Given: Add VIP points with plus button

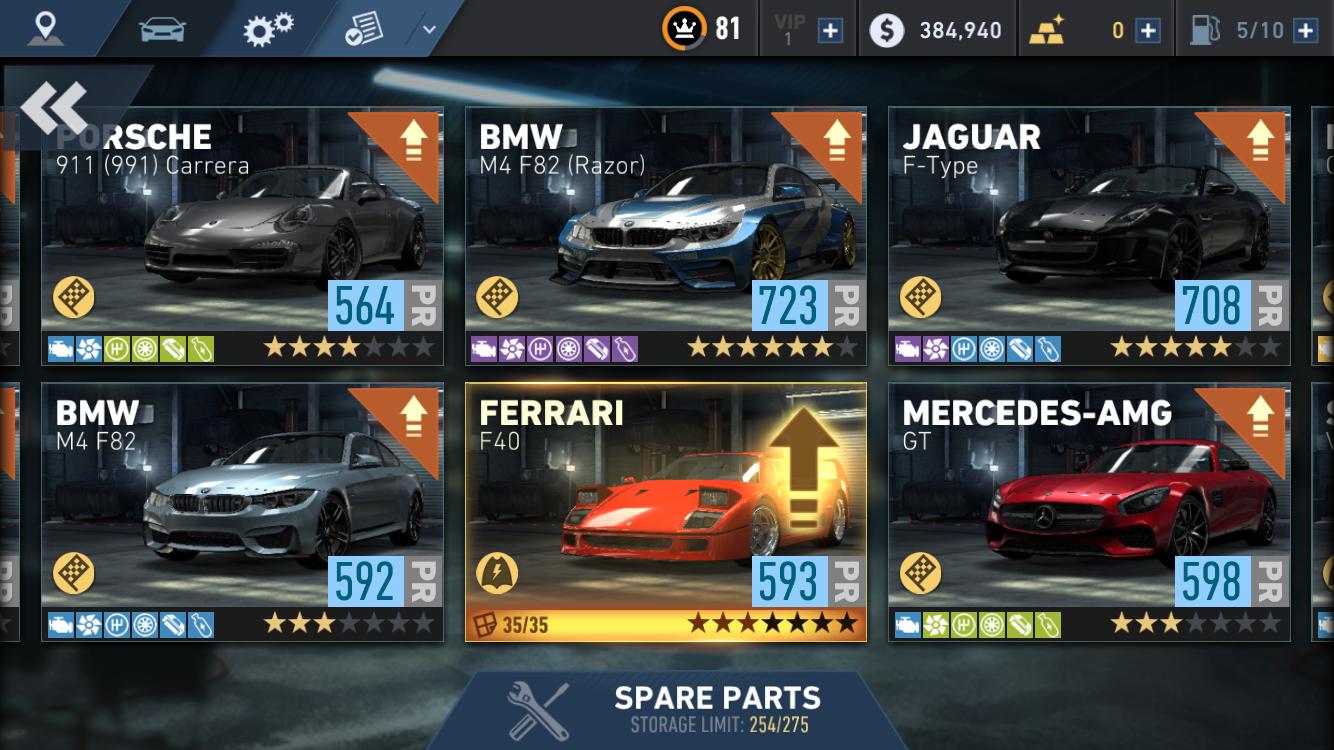Looking at the screenshot, I should click(830, 30).
